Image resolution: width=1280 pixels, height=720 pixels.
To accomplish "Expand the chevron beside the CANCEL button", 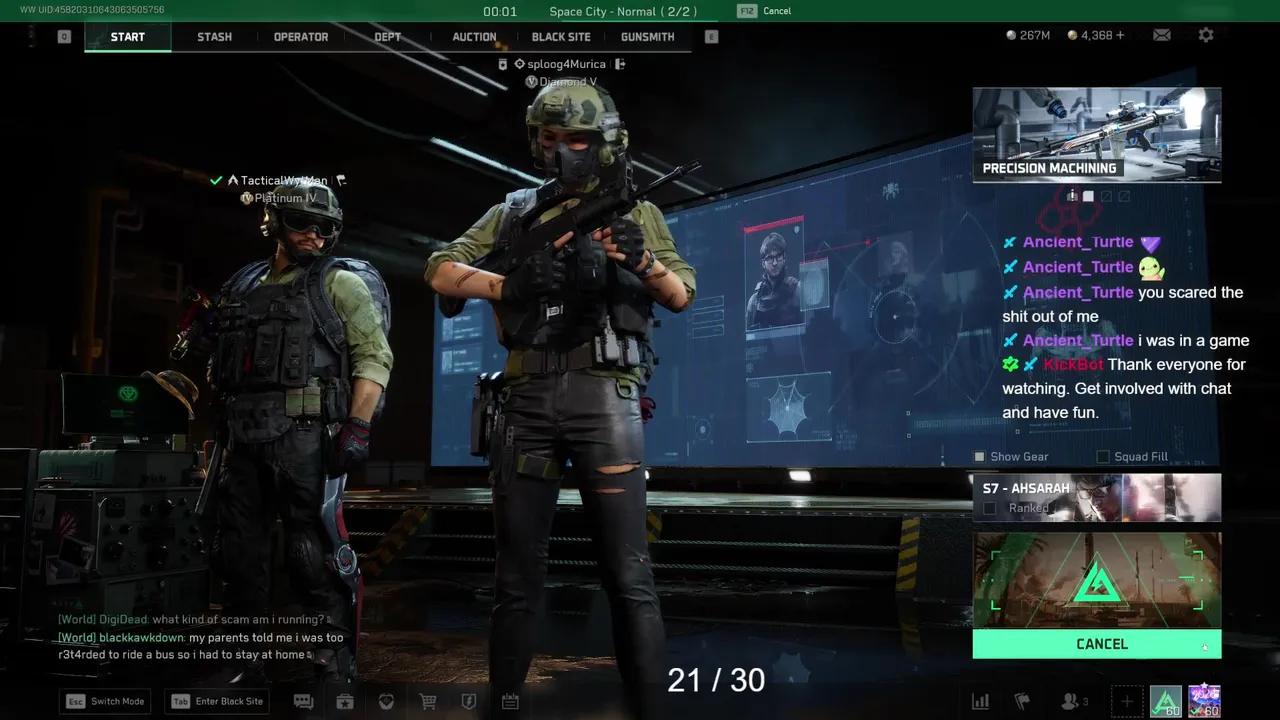I will click(1205, 647).
